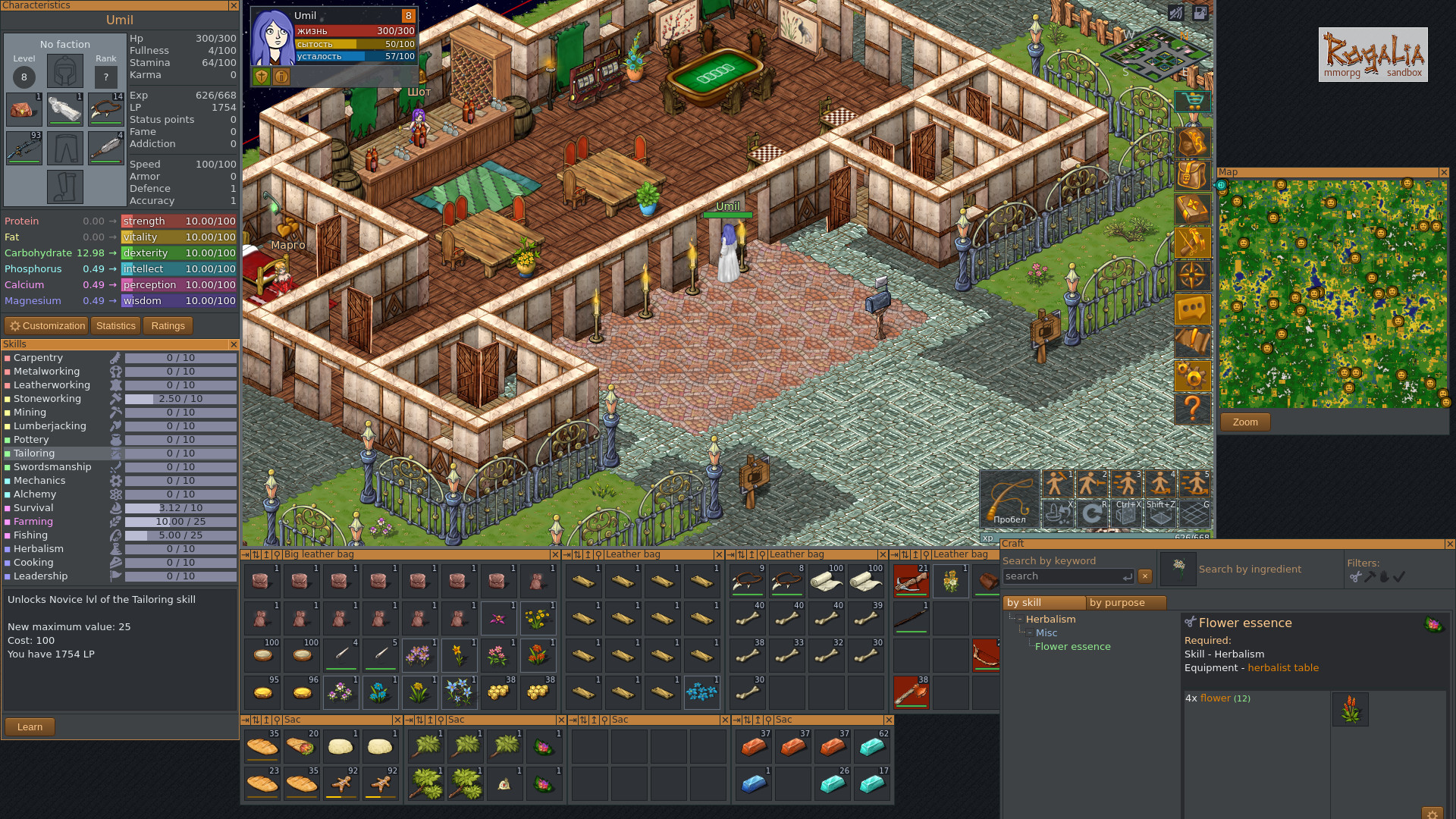Open the herbalist table link
The height and width of the screenshot is (819, 1456).
coord(1283,667)
